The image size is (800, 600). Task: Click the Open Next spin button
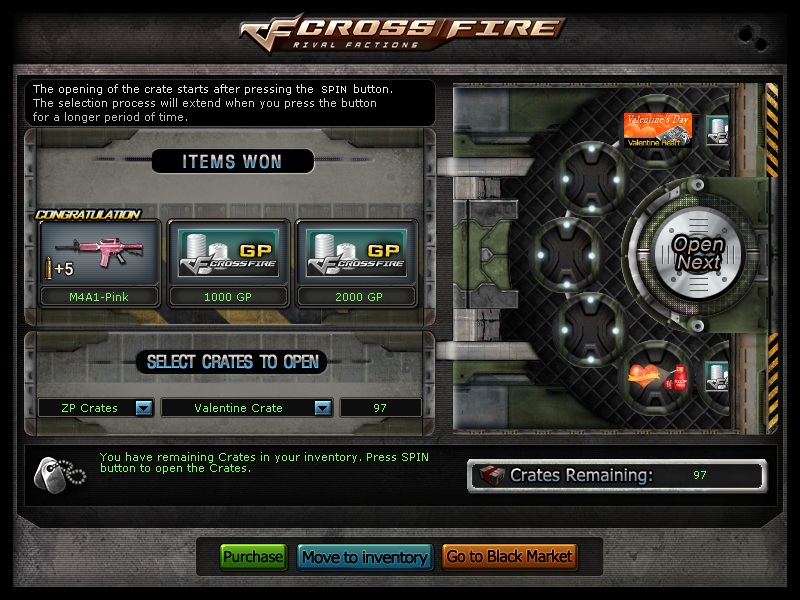[696, 253]
